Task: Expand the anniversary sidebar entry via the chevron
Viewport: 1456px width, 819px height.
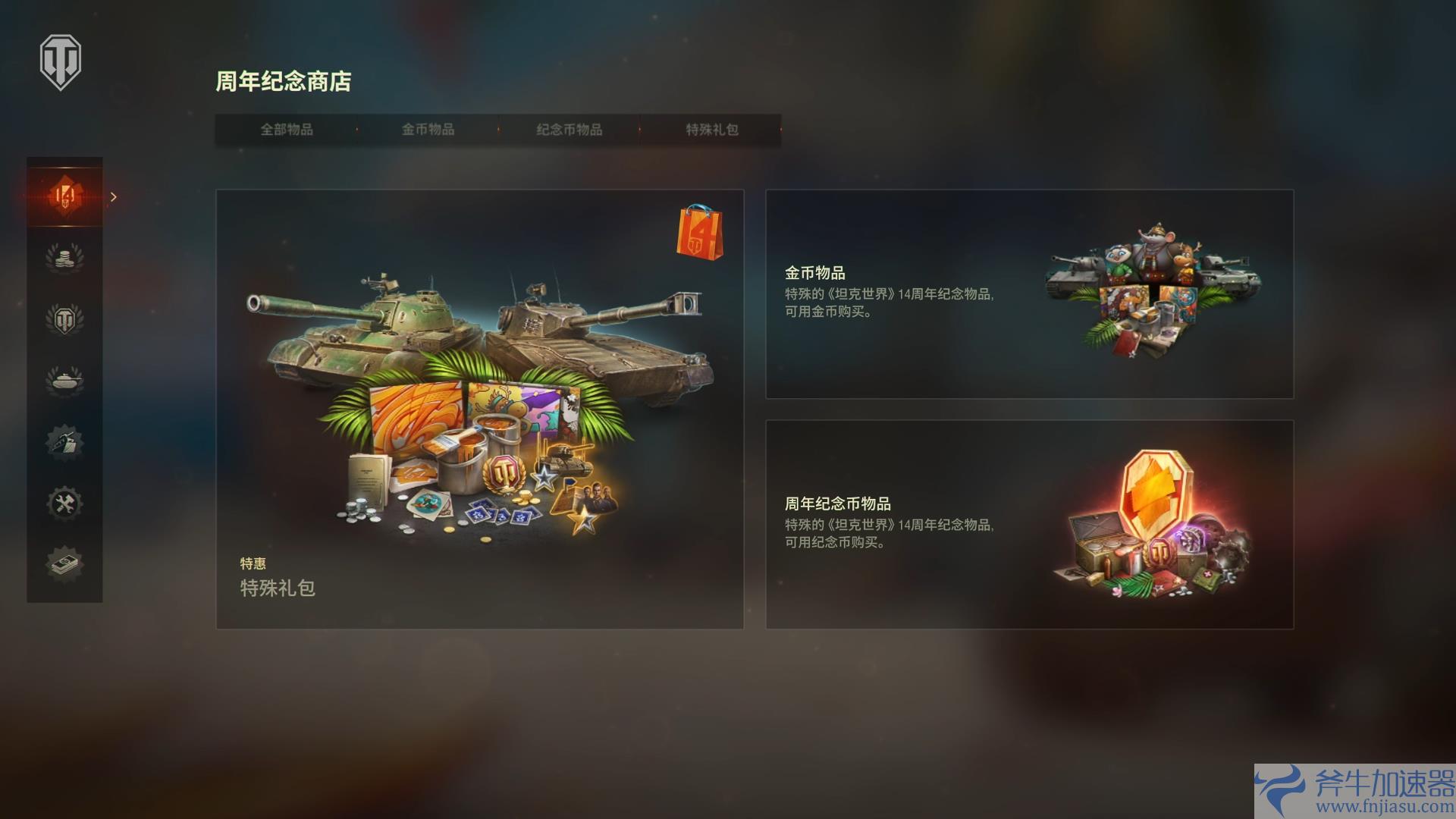Action: pyautogui.click(x=114, y=196)
